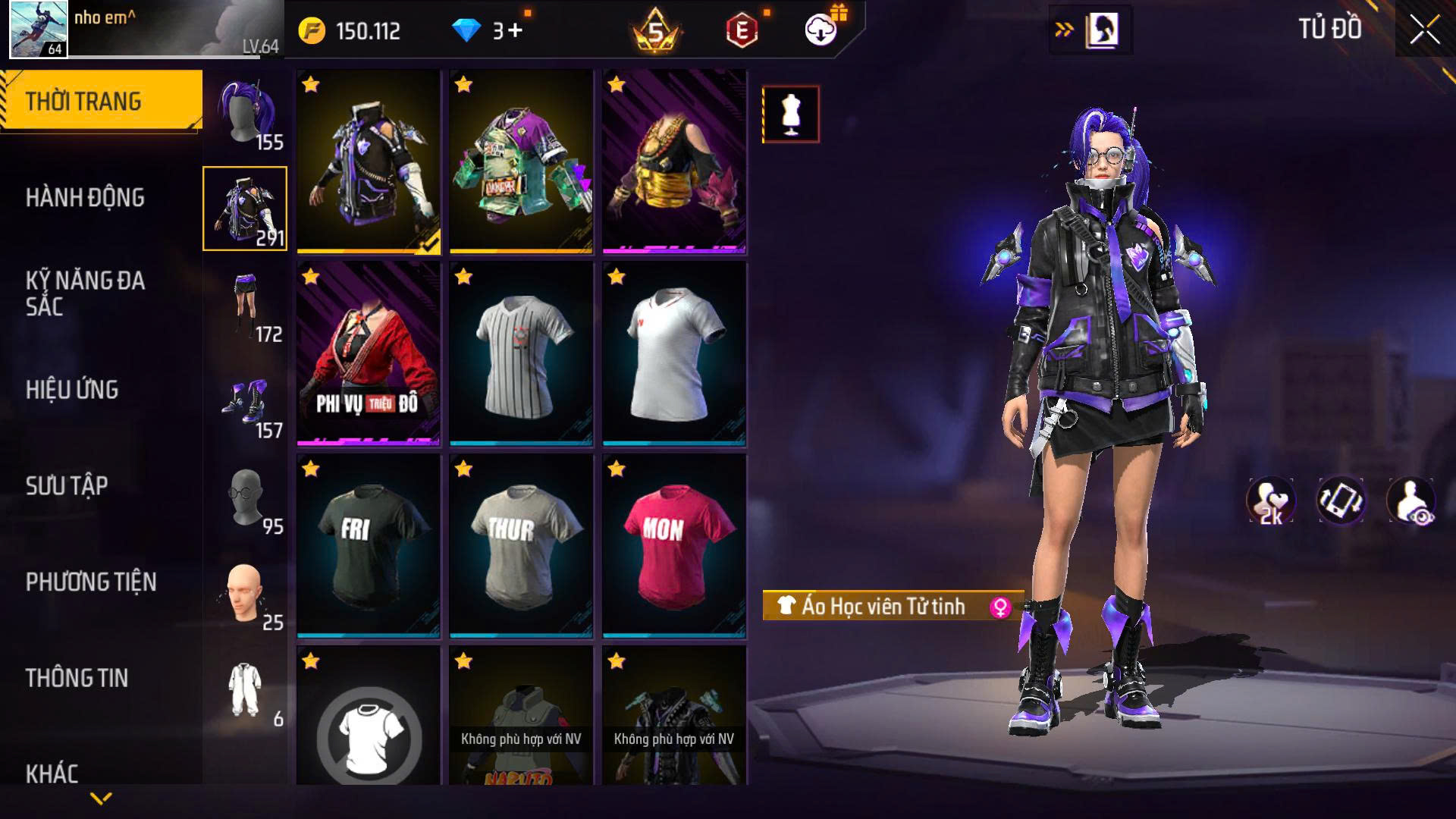Go to the SƯU TẬP section
Image resolution: width=1456 pixels, height=819 pixels.
coord(67,485)
